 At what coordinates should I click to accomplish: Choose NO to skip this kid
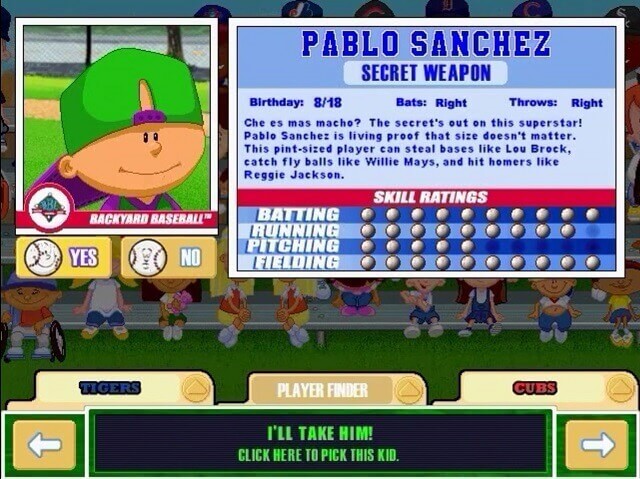168,258
